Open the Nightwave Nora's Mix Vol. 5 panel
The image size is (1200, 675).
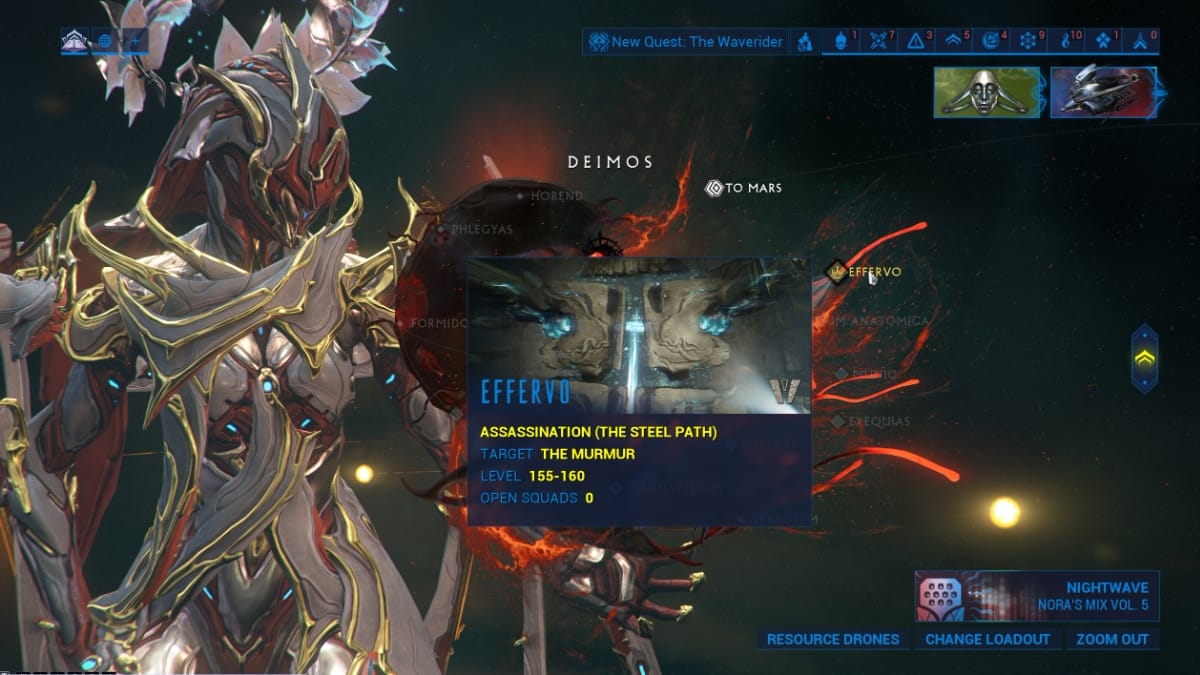pos(1036,595)
